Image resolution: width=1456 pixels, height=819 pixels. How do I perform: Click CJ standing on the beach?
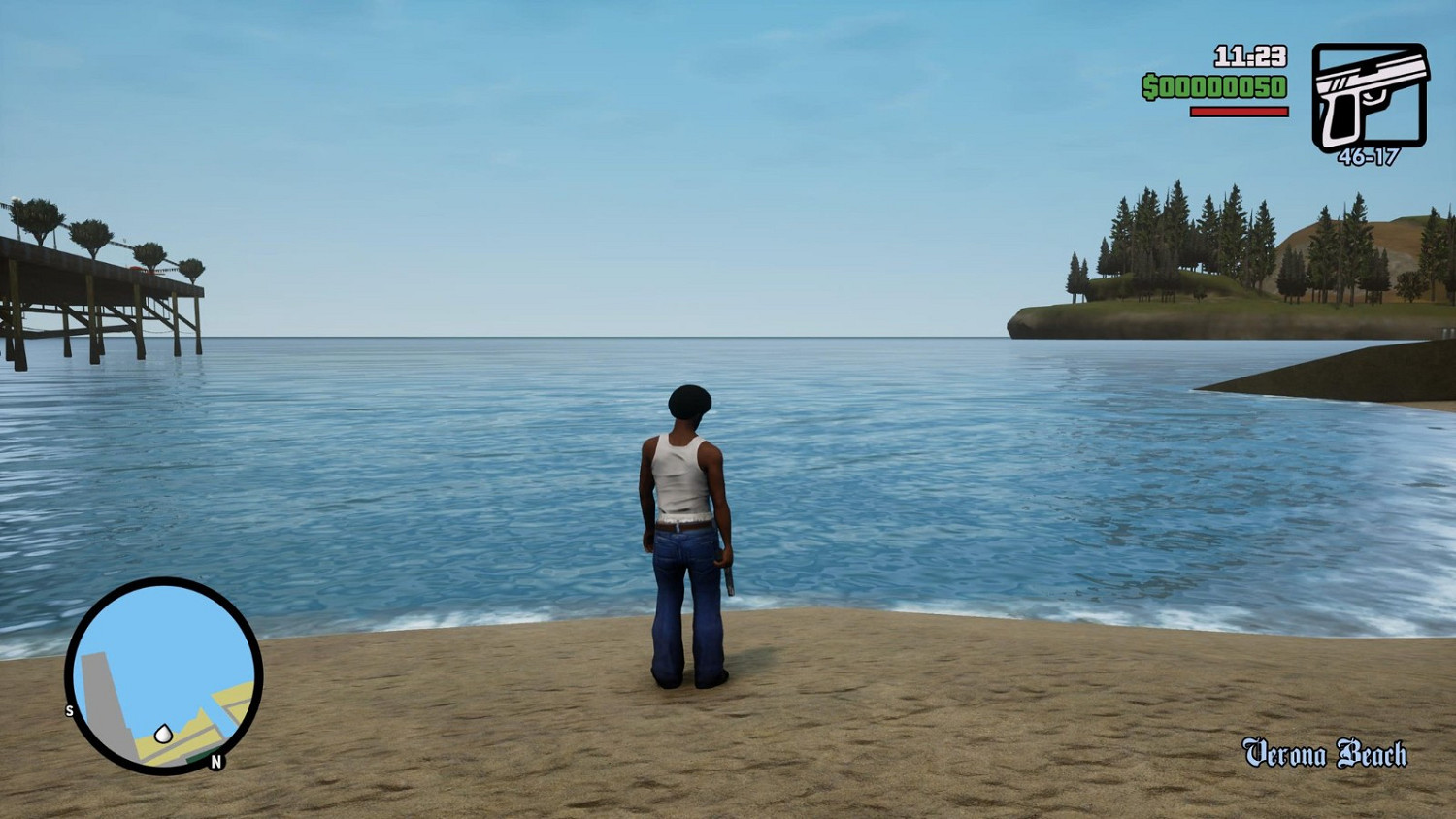(689, 524)
